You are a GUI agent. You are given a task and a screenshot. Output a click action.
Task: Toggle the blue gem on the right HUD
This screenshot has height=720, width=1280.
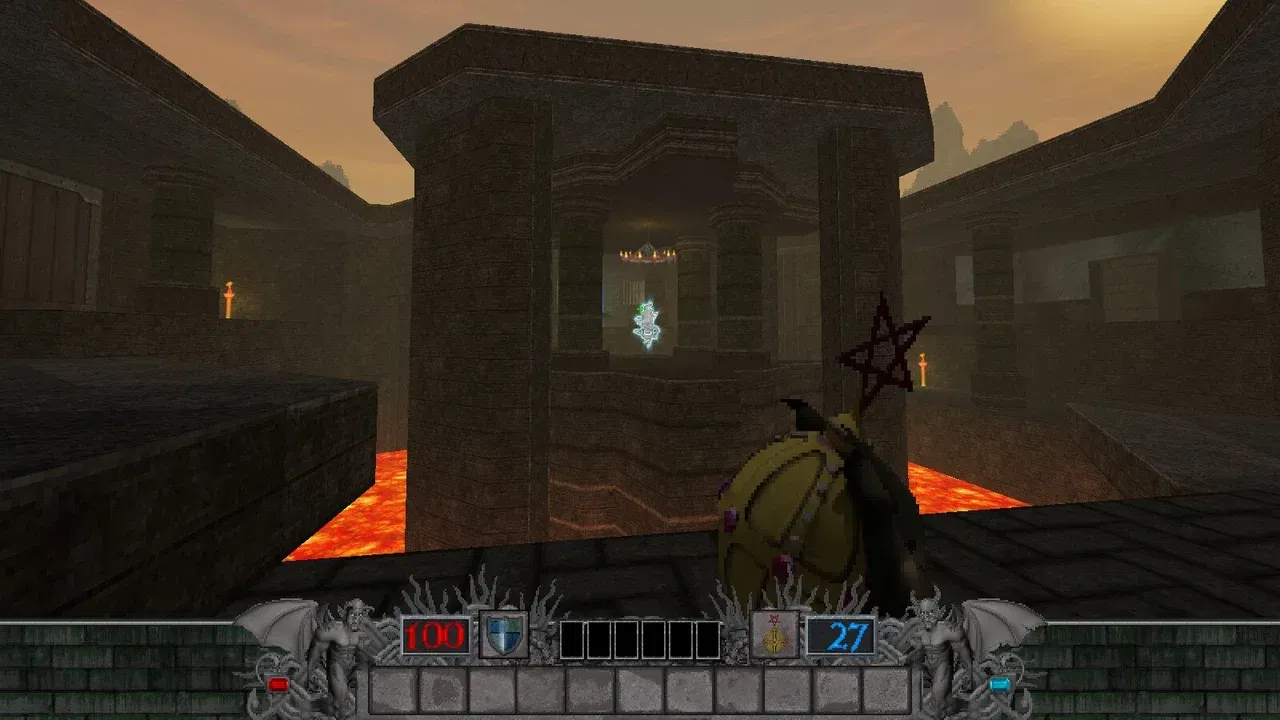point(998,685)
